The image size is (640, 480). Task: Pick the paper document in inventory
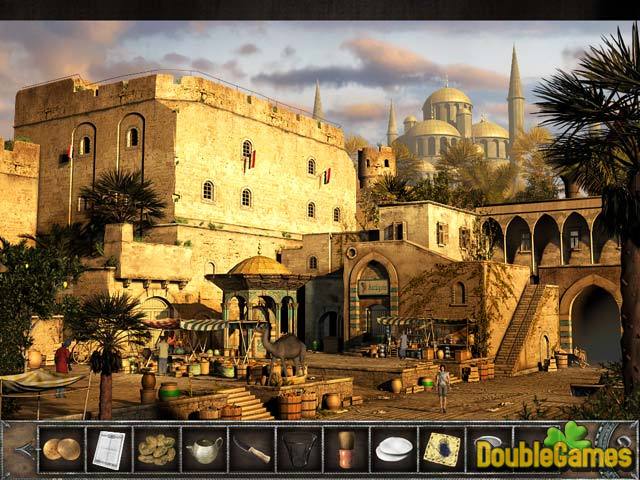[x=108, y=450]
